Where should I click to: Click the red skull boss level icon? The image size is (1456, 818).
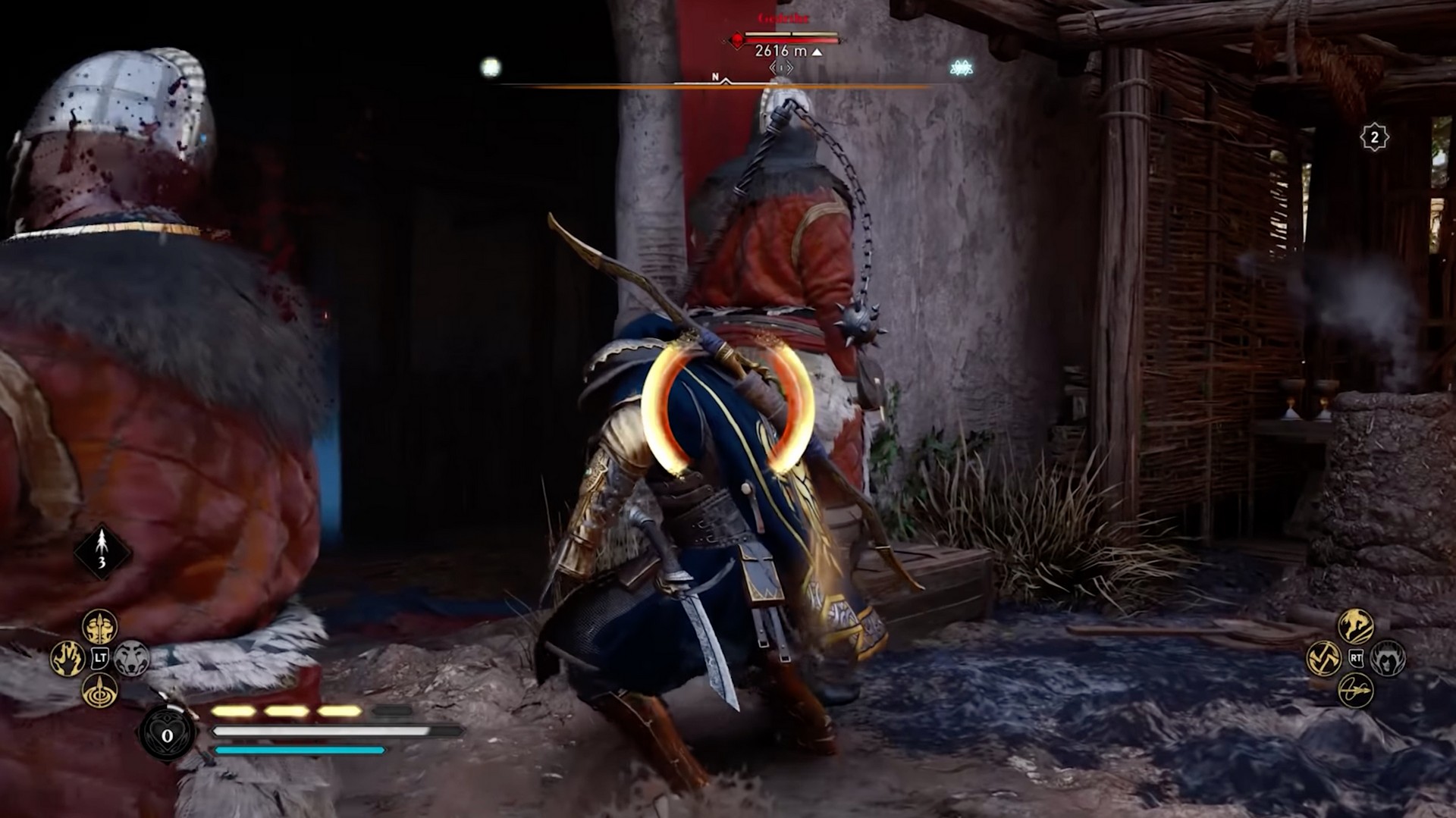coord(737,40)
